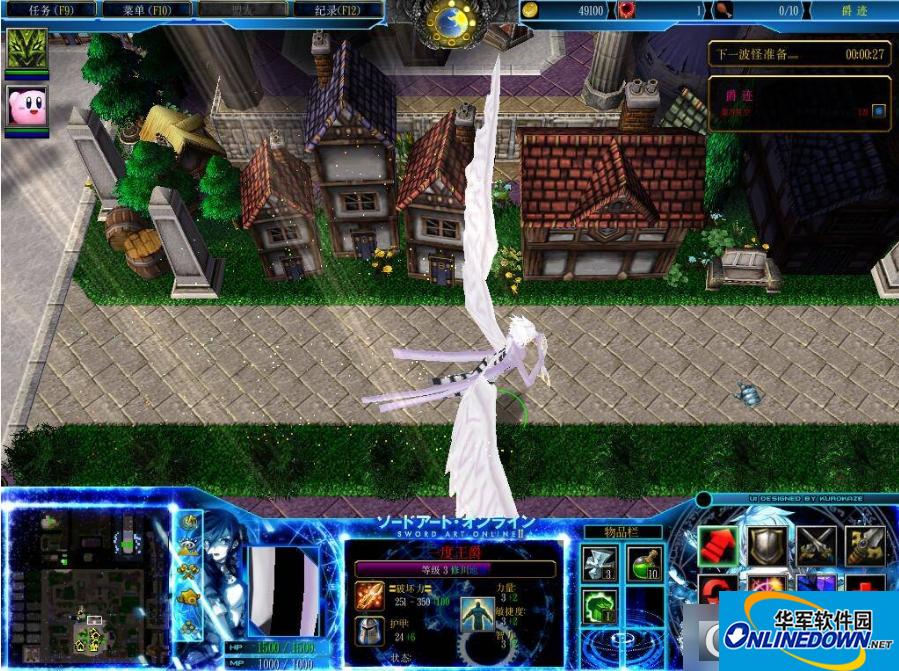
Task: Activate the shield command icon
Action: tap(767, 545)
